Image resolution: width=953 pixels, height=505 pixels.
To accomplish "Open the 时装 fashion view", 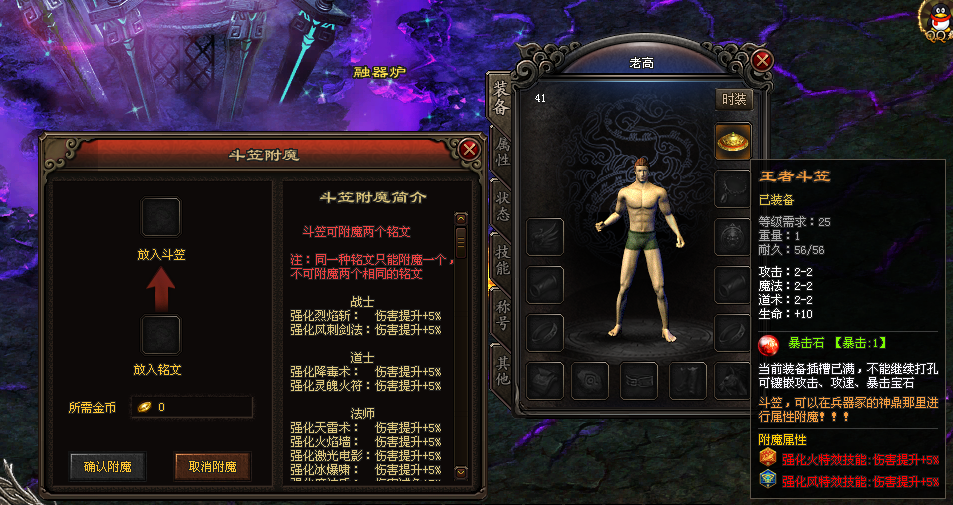I will (x=734, y=99).
